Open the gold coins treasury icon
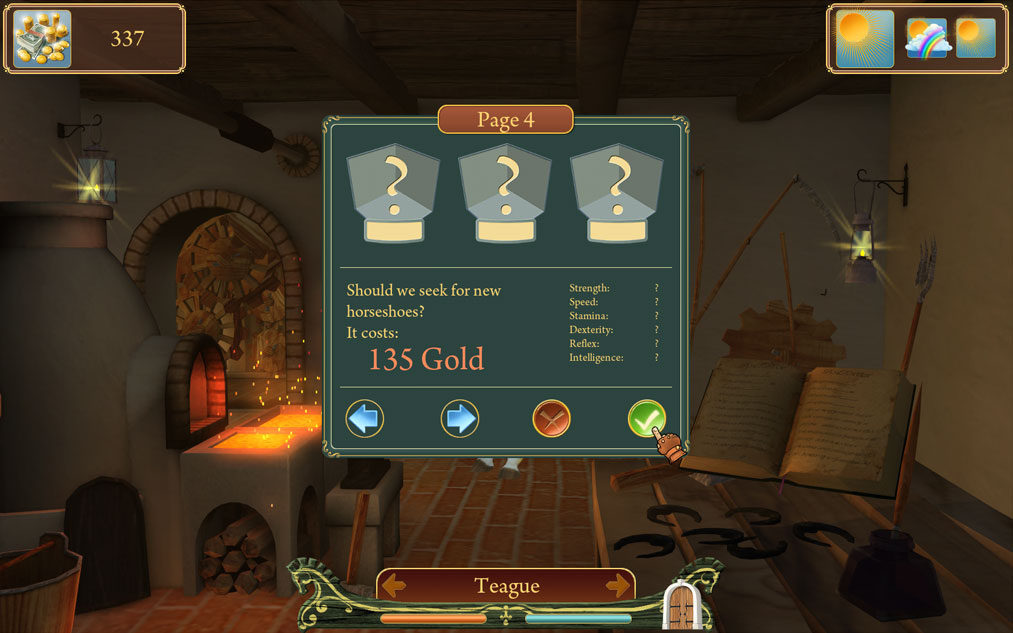This screenshot has height=633, width=1013. (x=42, y=39)
